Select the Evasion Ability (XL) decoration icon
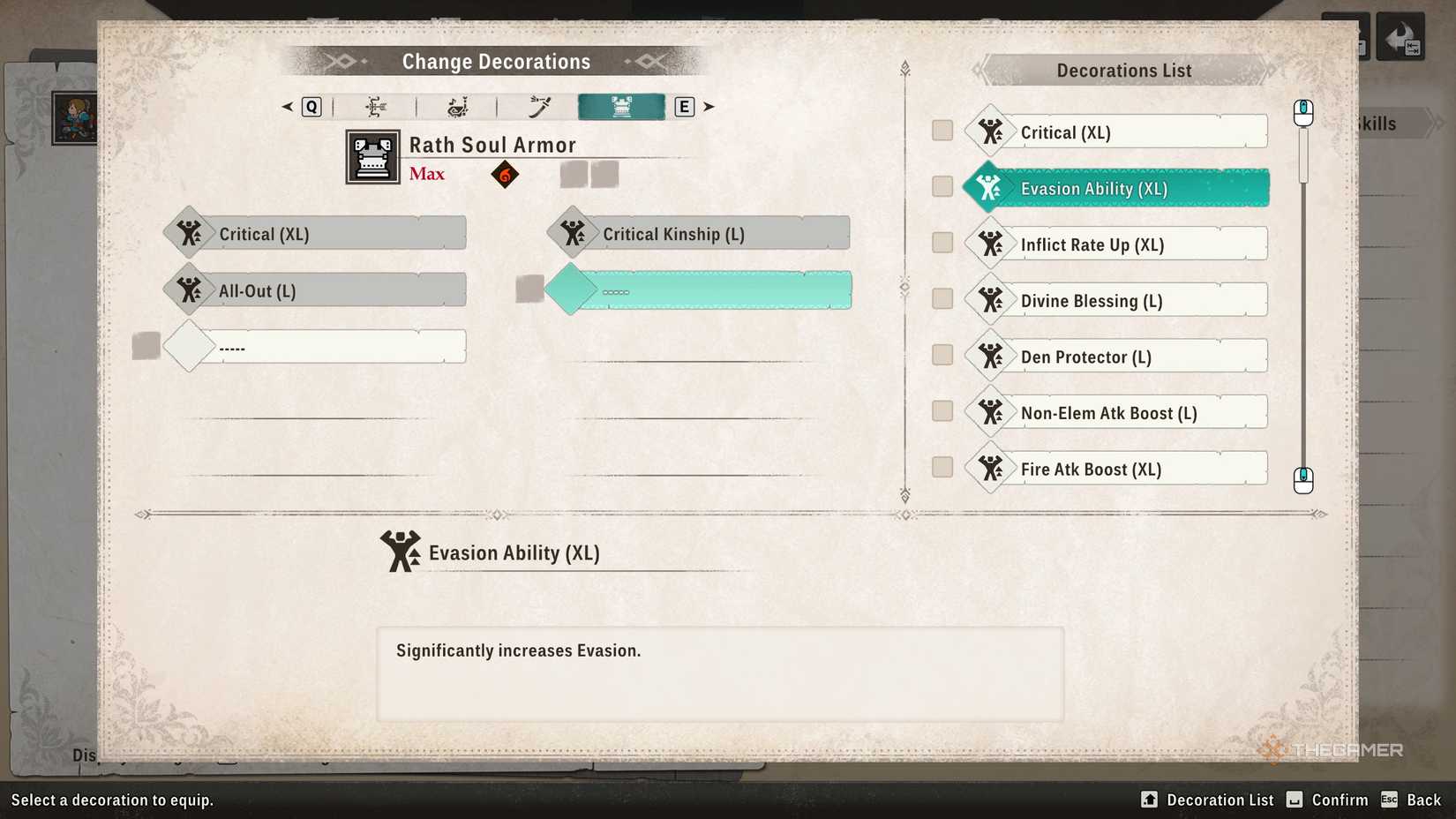This screenshot has height=819, width=1456. [x=990, y=187]
